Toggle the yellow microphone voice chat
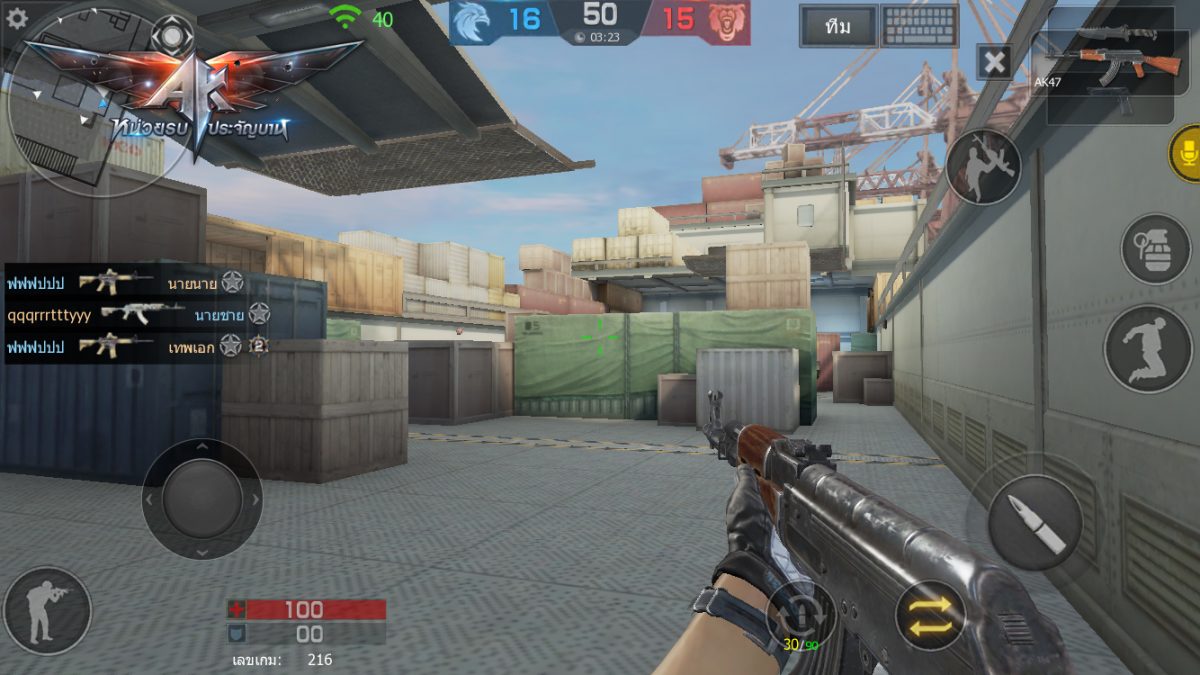 pyautogui.click(x=1187, y=153)
